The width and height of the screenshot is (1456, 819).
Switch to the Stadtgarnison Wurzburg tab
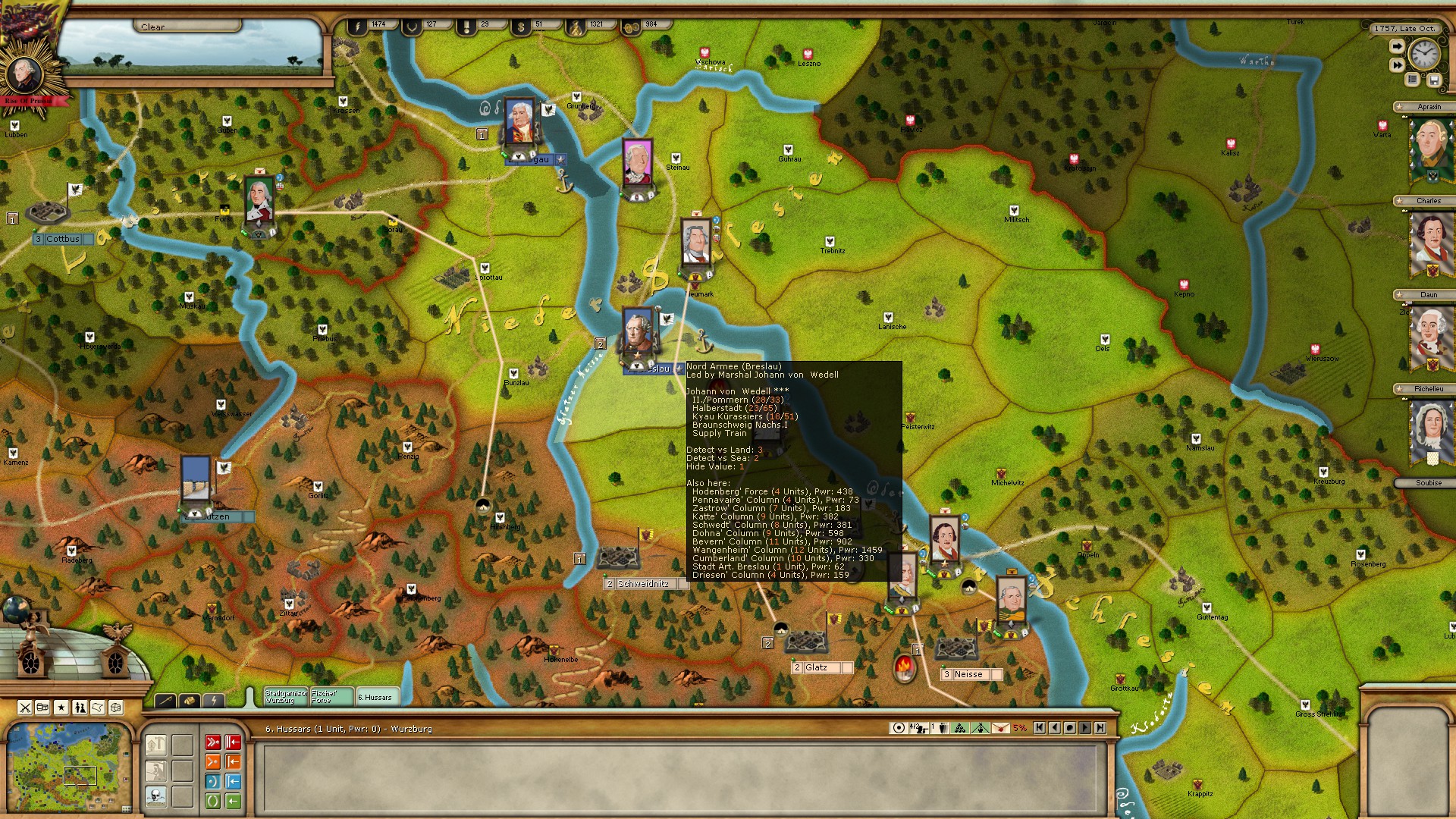coord(286,697)
